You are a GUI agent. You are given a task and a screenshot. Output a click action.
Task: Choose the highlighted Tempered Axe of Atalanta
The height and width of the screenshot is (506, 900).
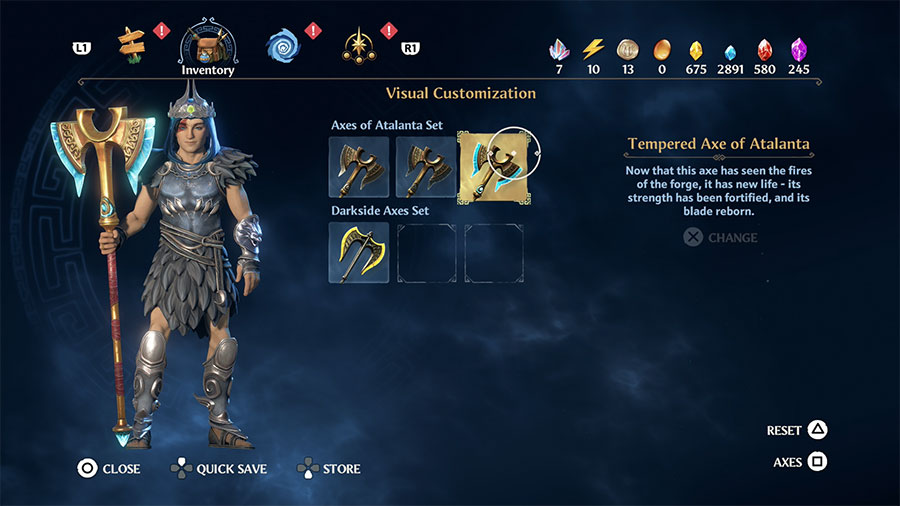pos(490,167)
